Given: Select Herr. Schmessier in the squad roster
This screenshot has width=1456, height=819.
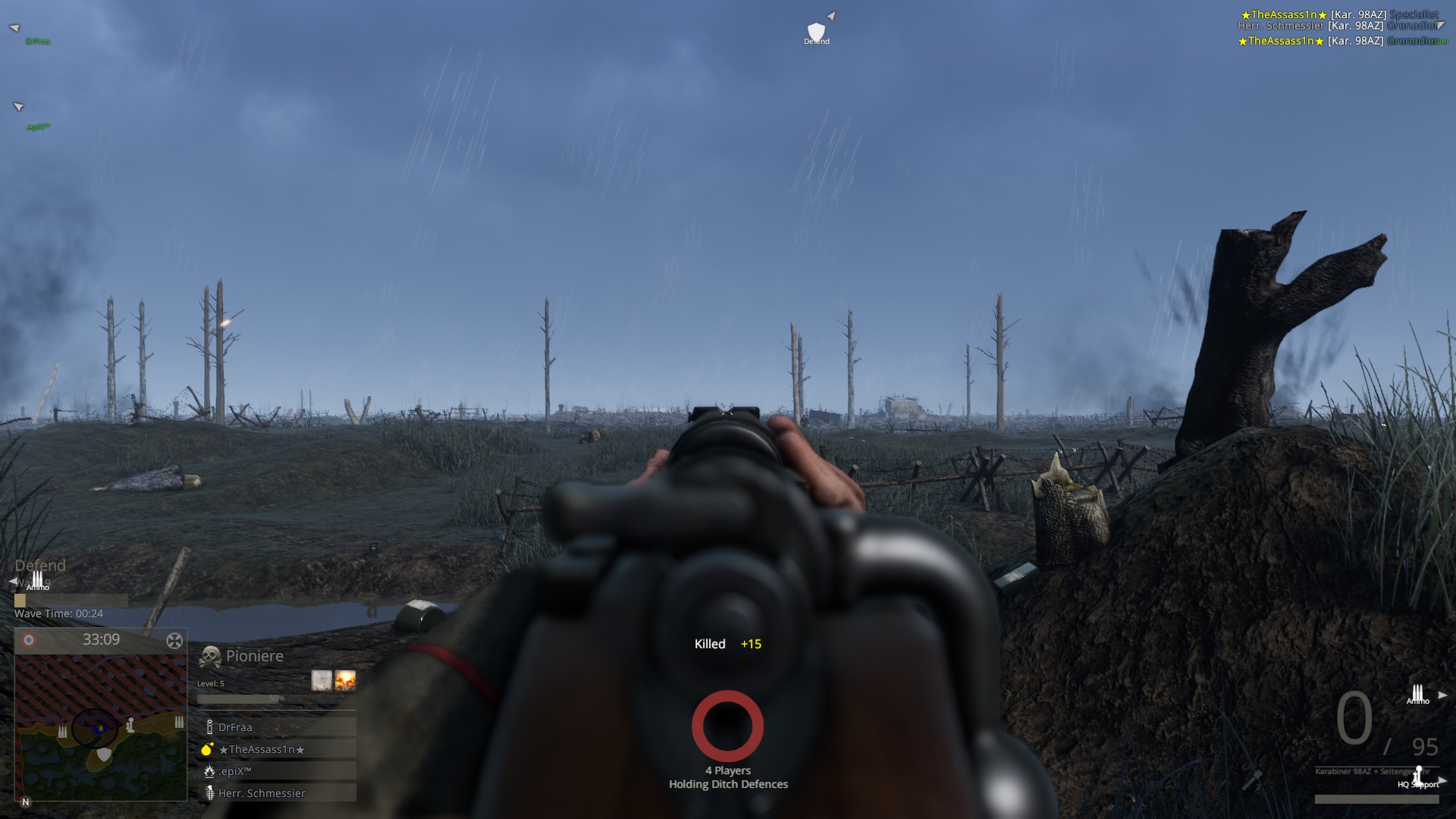Looking at the screenshot, I should click(262, 793).
